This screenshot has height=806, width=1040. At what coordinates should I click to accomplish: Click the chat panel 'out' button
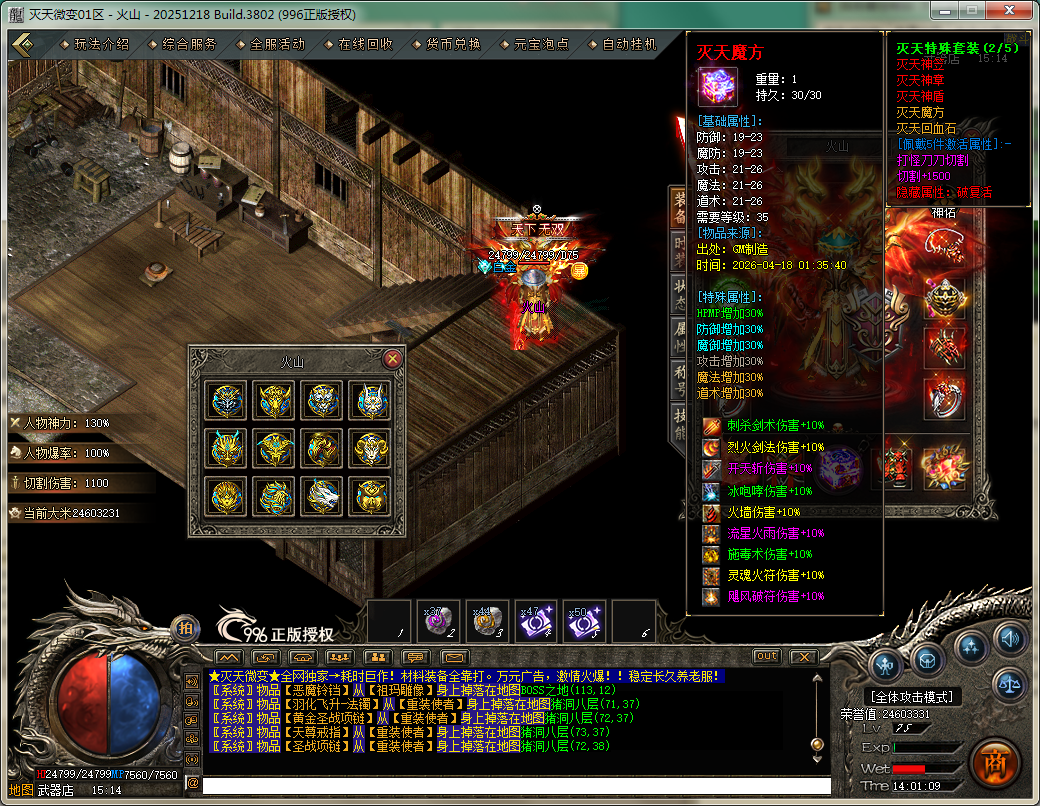coord(766,656)
